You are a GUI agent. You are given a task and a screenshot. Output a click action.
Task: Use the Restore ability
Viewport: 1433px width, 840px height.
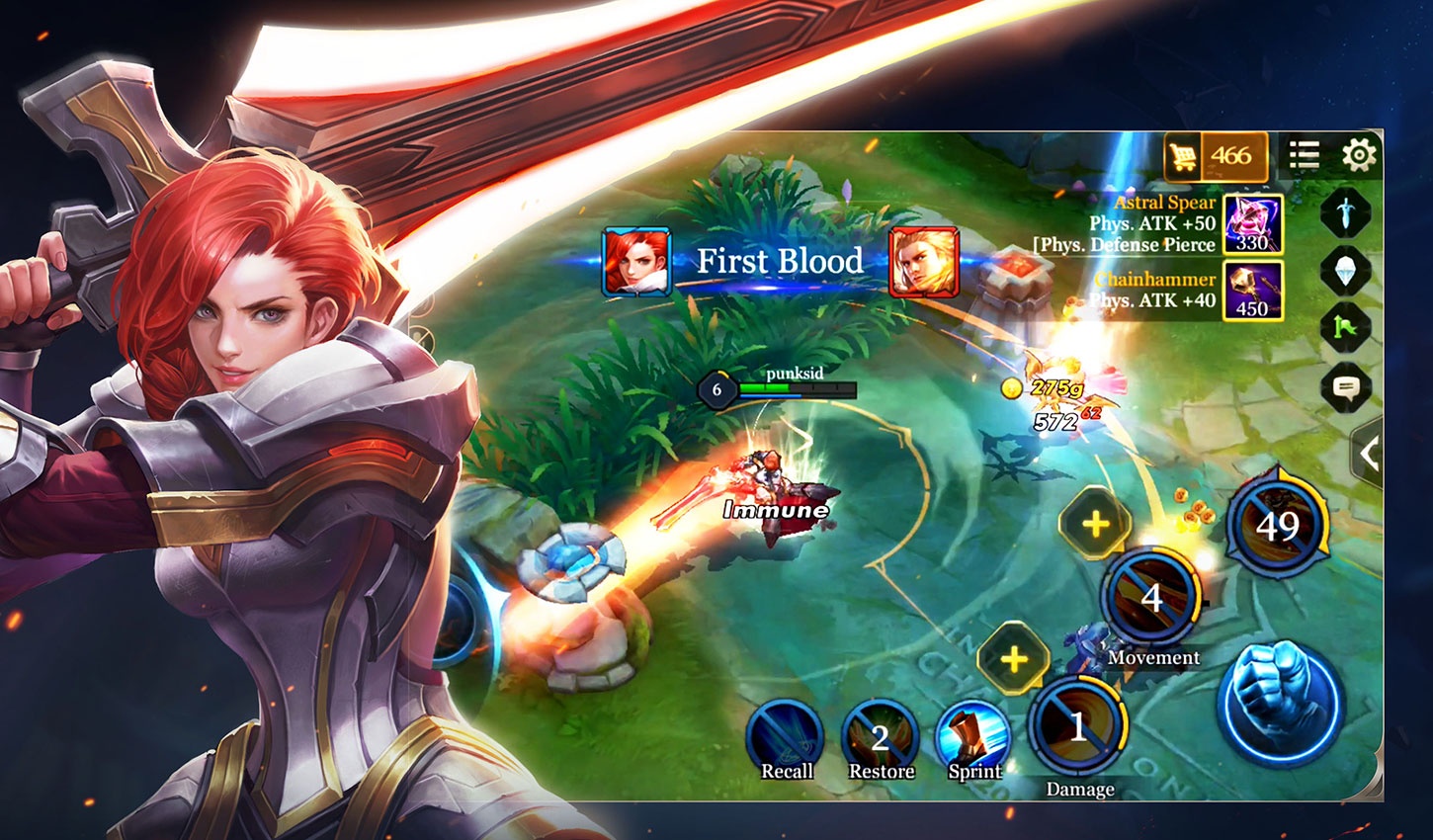pos(880,738)
